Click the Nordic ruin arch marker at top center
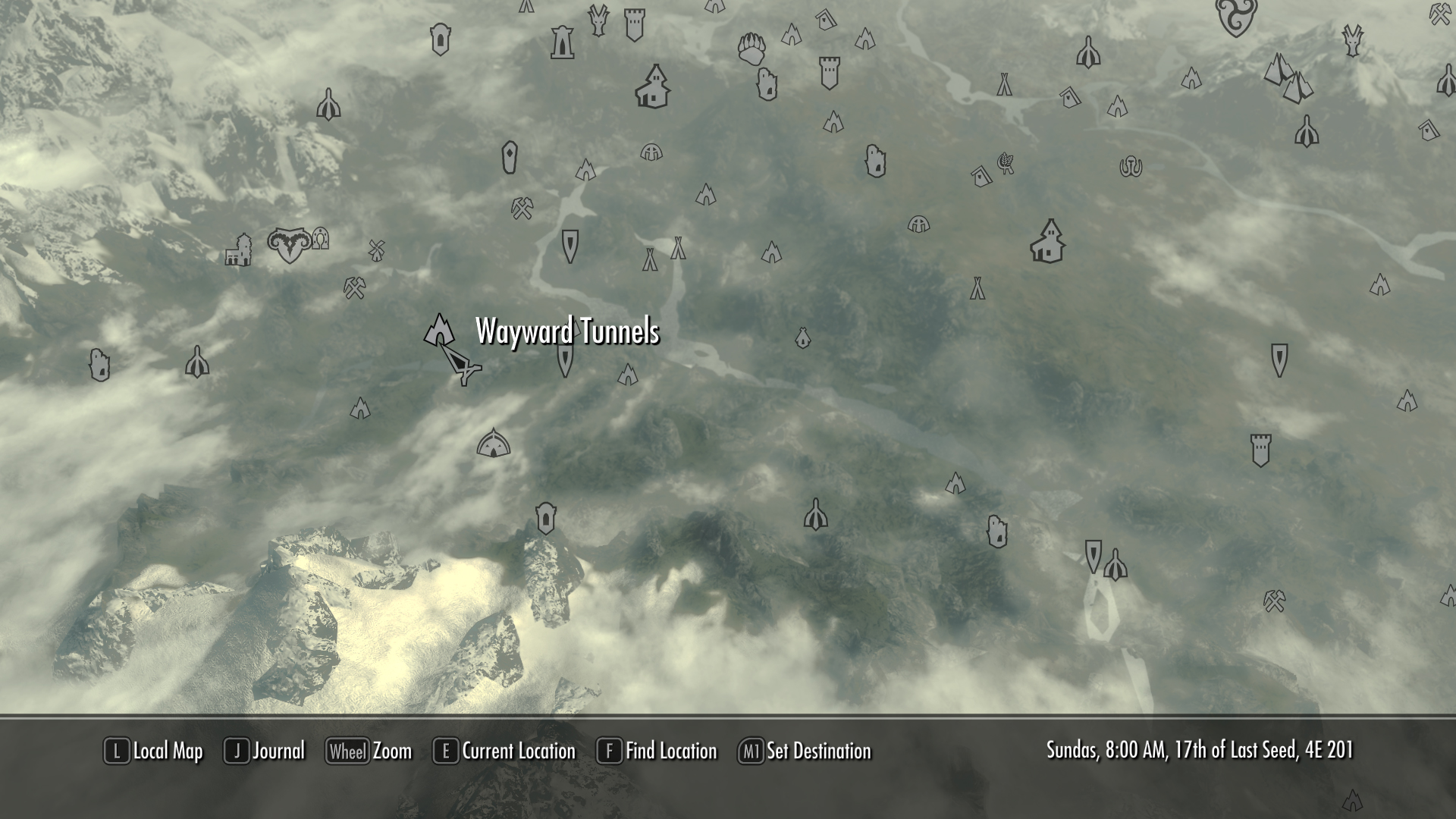Screen dimensions: 1456x819 (562, 42)
